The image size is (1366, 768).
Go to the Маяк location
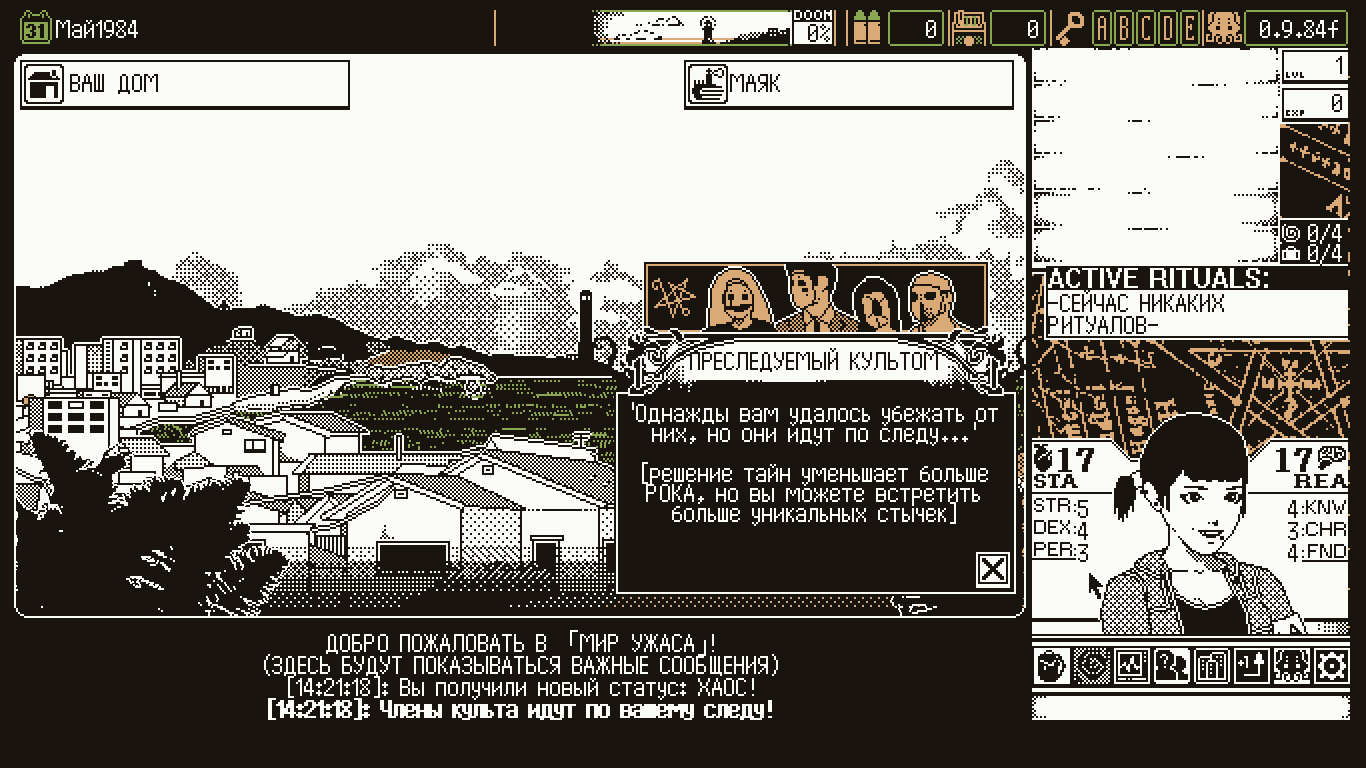849,84
